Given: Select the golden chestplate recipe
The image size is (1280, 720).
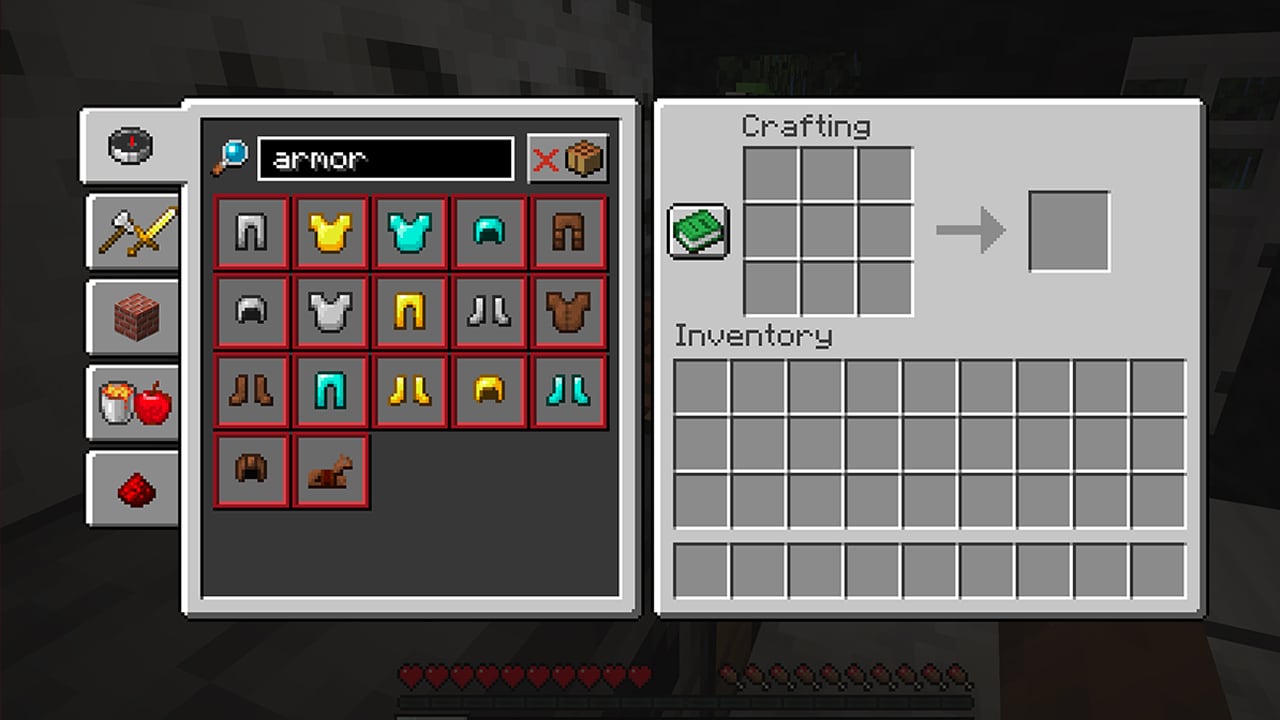Looking at the screenshot, I should (x=331, y=233).
